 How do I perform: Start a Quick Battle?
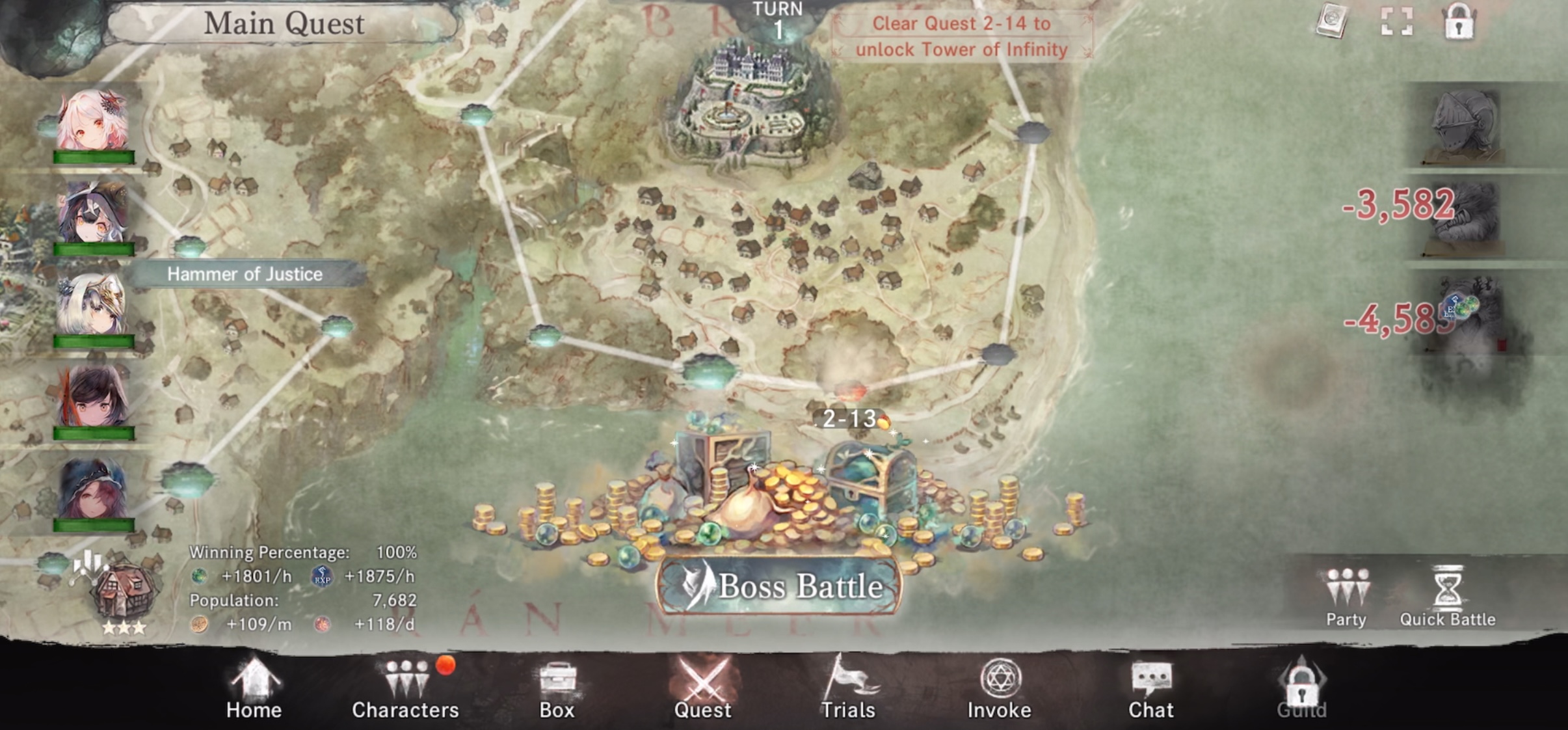click(x=1448, y=597)
